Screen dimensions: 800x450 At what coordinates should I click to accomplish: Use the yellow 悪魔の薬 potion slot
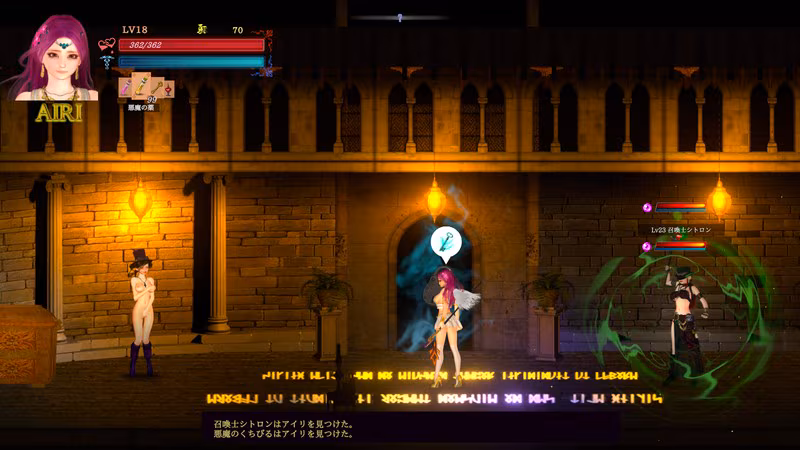[x=143, y=83]
